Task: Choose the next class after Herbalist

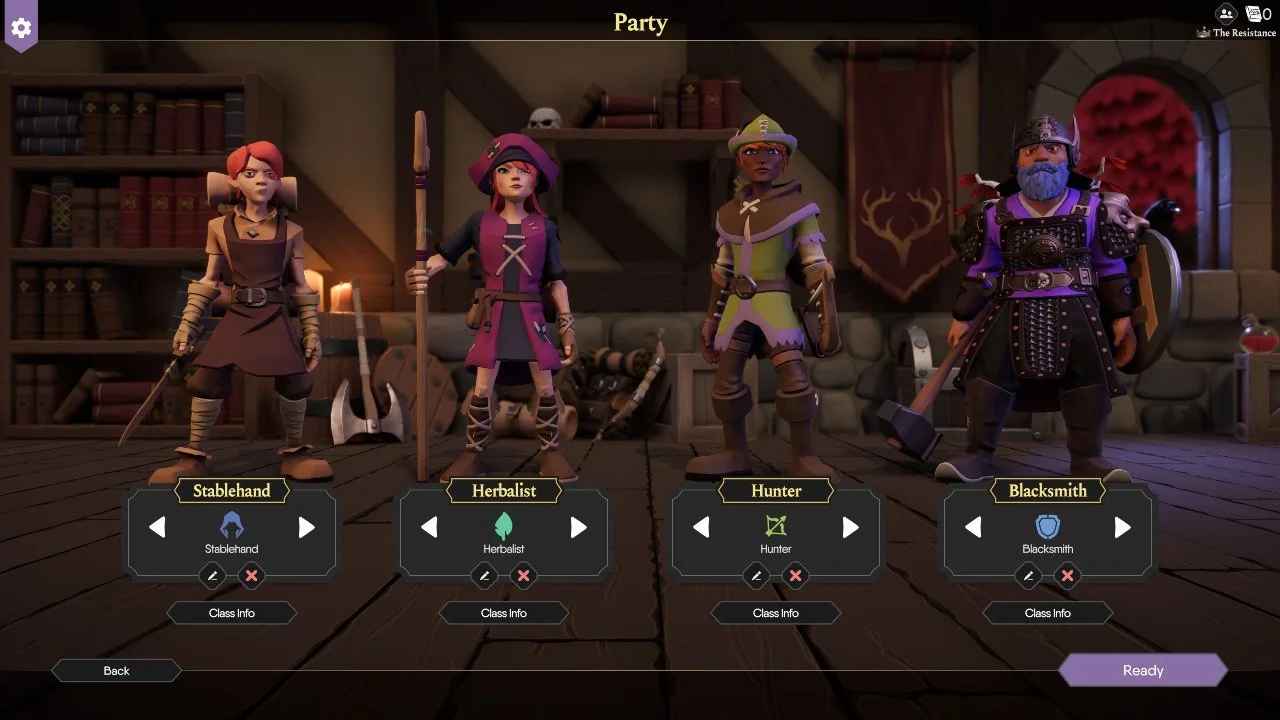Action: coord(579,527)
